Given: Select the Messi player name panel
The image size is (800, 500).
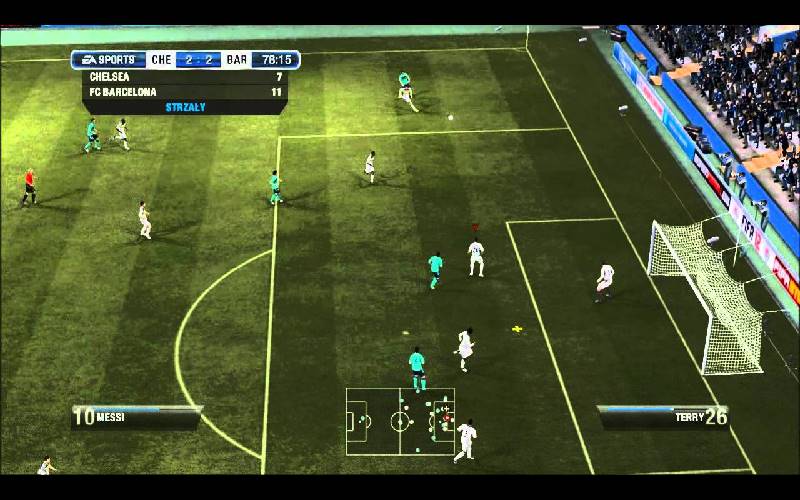Looking at the screenshot, I should click(136, 416).
